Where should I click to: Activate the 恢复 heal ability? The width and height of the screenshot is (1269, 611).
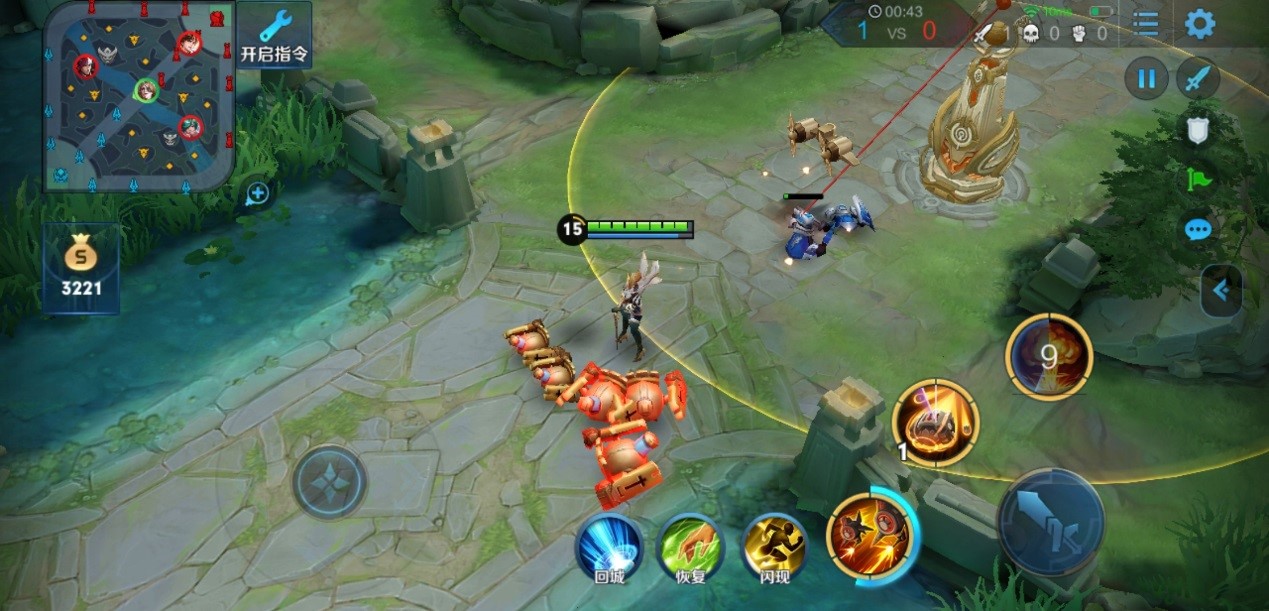(x=691, y=549)
